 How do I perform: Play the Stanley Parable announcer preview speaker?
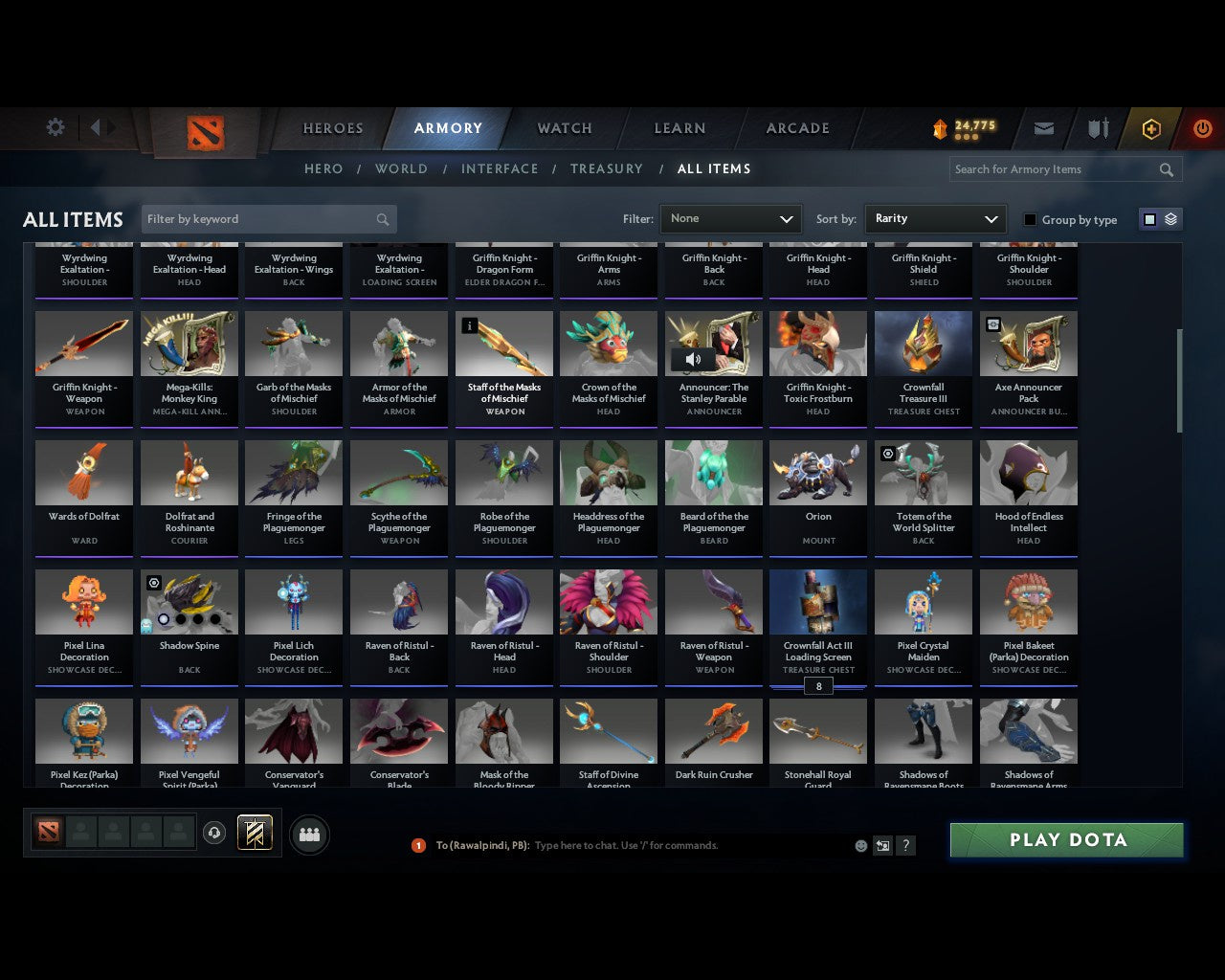pyautogui.click(x=692, y=360)
